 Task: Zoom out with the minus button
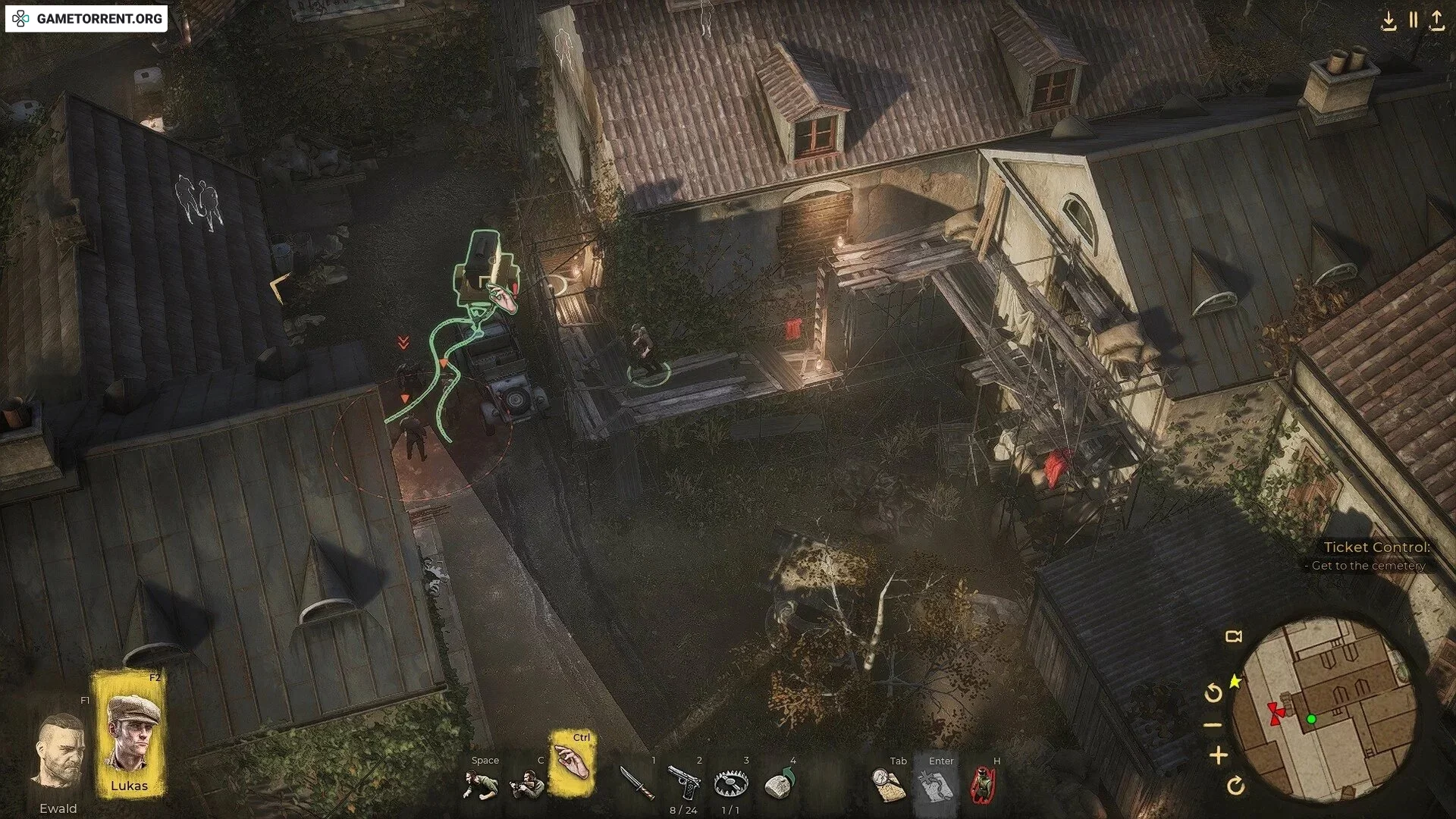1213,725
